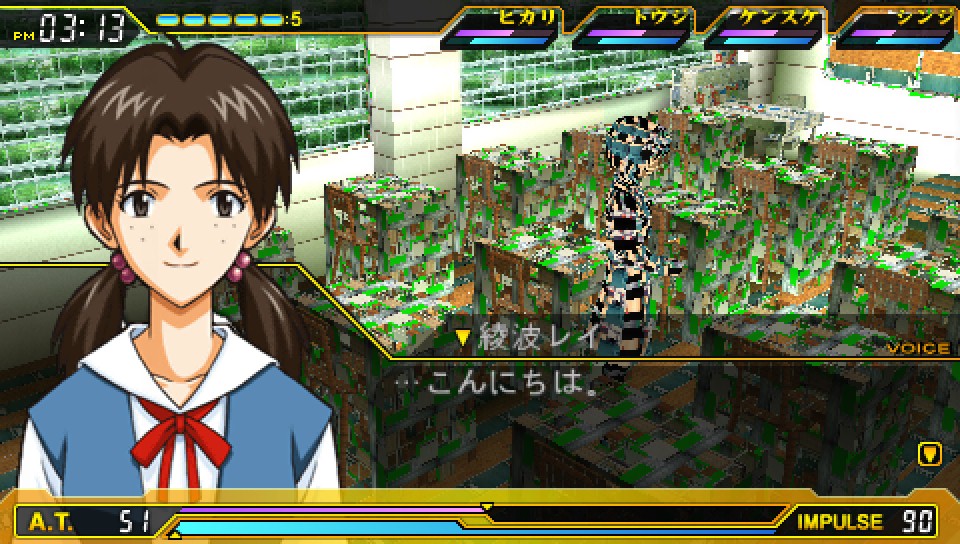This screenshot has width=960, height=544.
Task: Select the ヒカリ character panel
Action: pyautogui.click(x=500, y=27)
